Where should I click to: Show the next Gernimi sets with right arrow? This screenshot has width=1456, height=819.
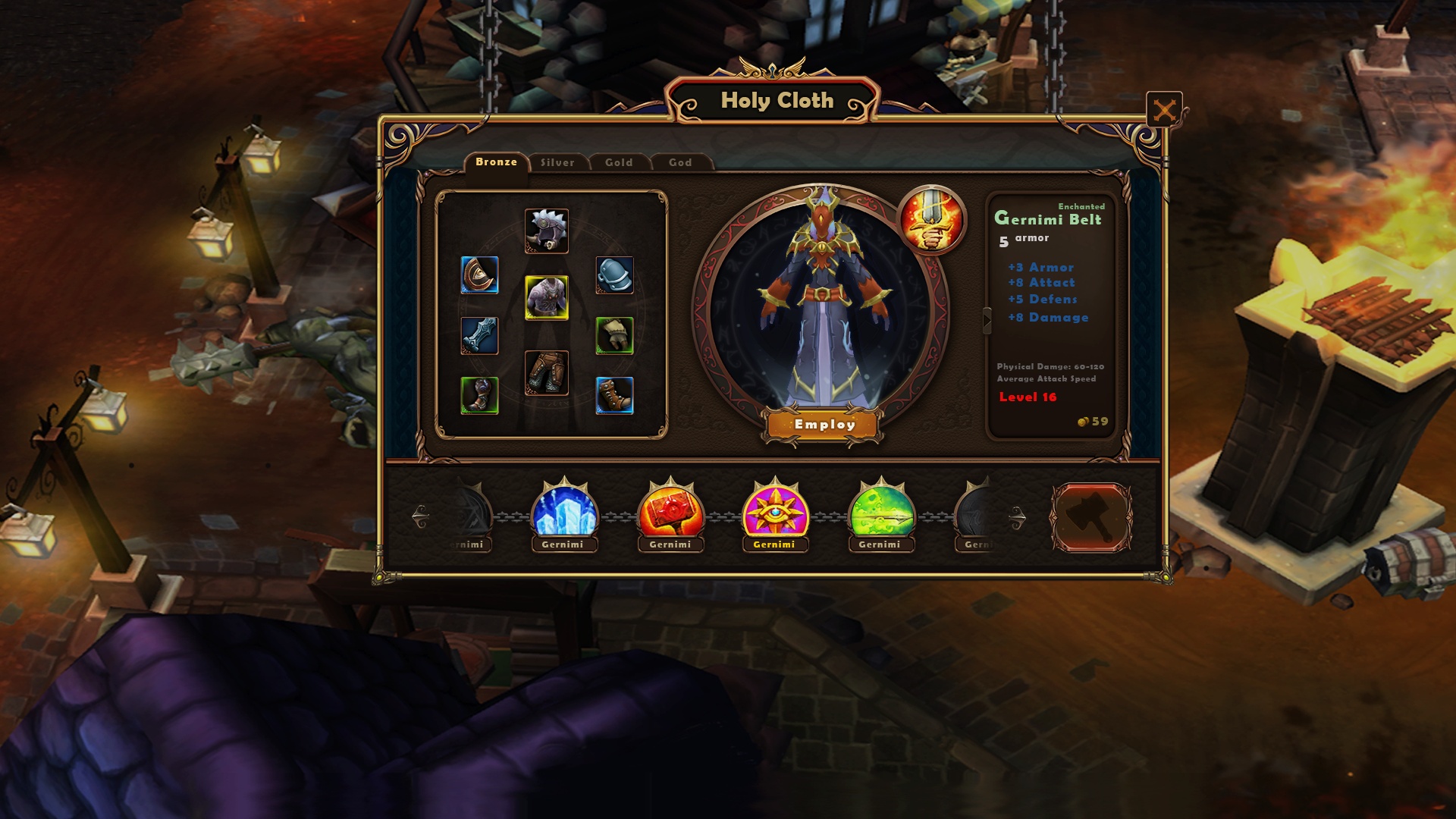click(1018, 518)
